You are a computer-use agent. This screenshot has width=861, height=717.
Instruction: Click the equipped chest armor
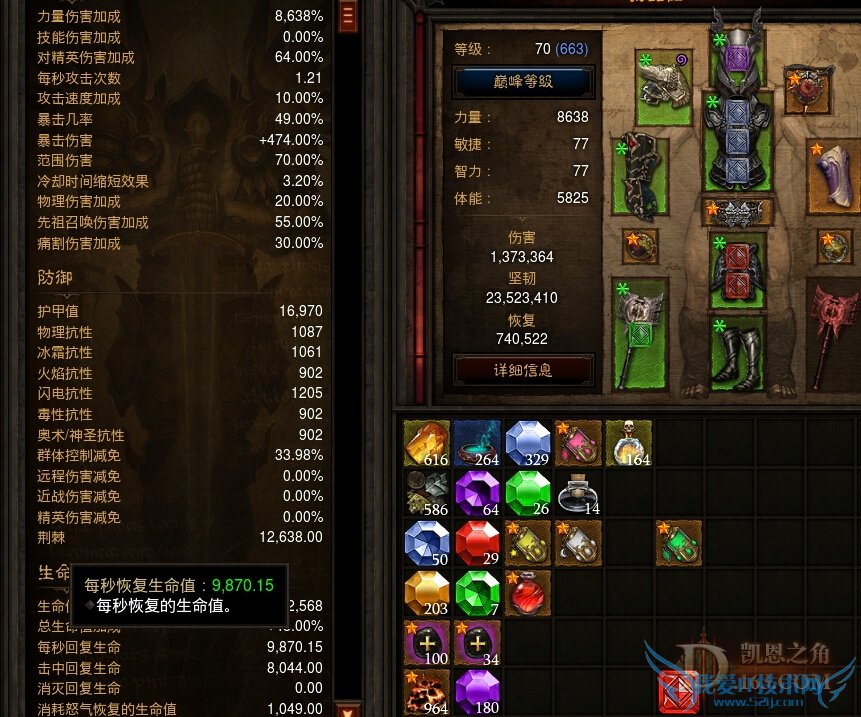point(737,145)
